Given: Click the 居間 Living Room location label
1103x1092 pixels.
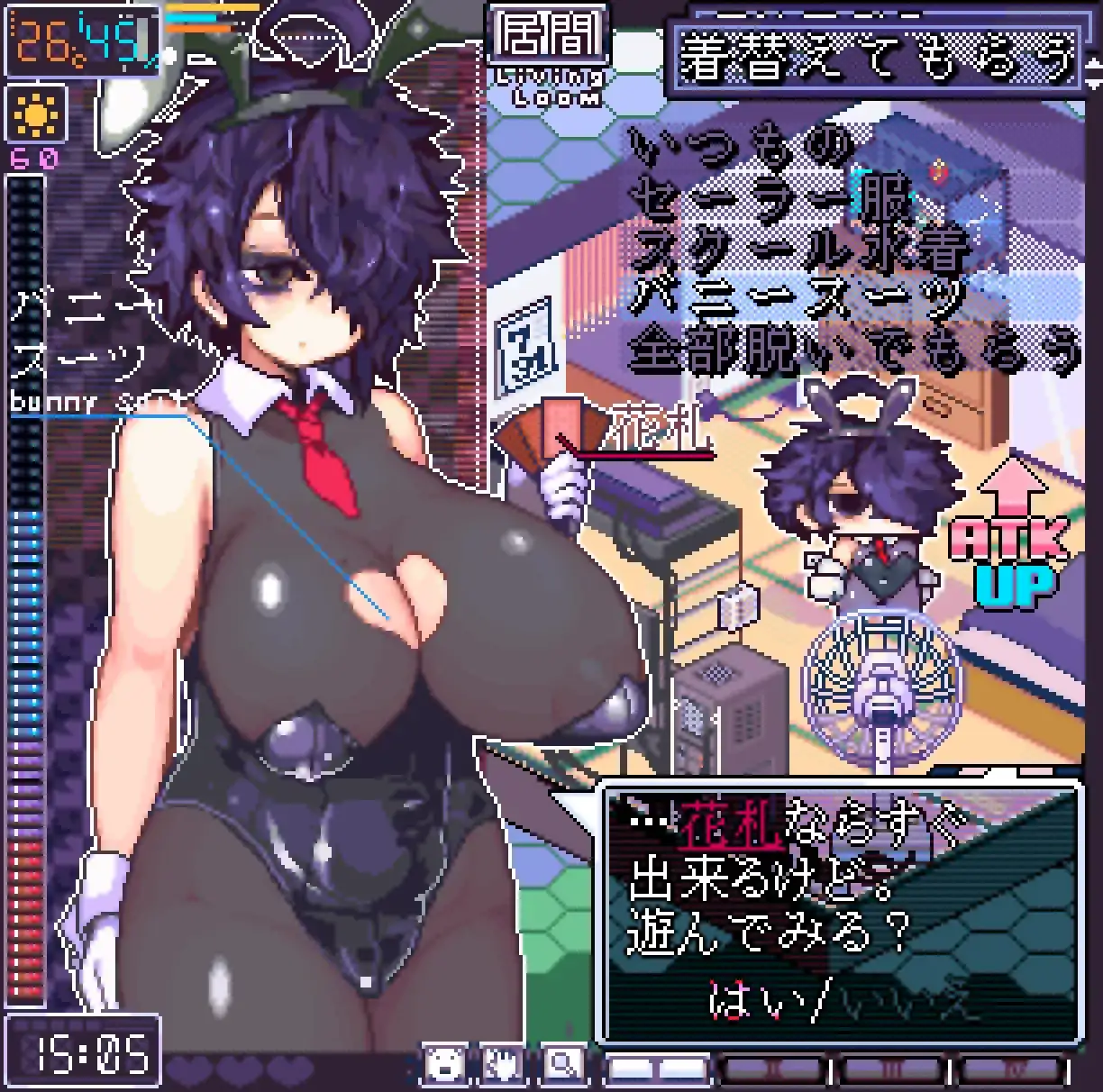Looking at the screenshot, I should click(x=547, y=56).
